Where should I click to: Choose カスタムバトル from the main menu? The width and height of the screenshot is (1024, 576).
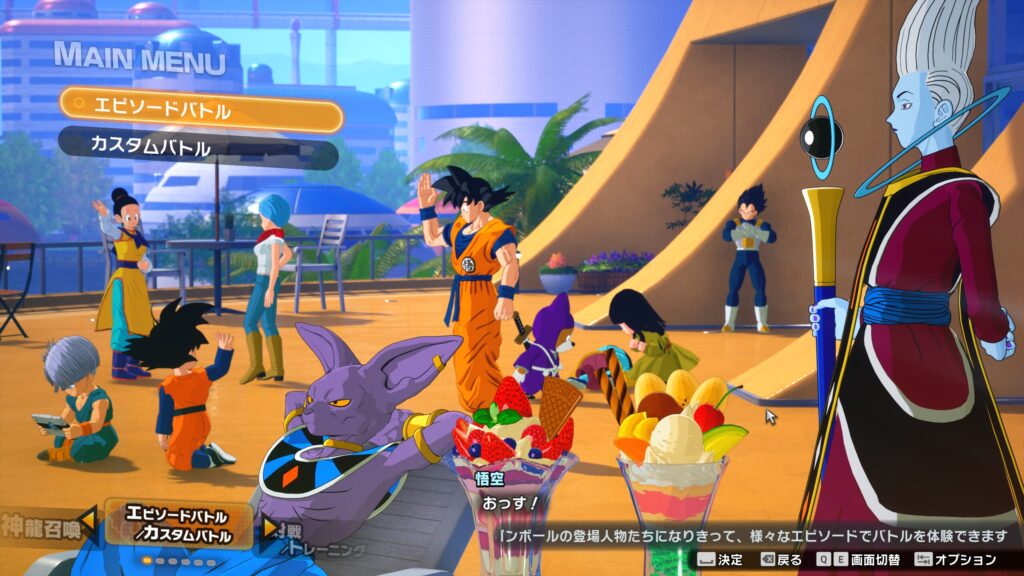tap(198, 147)
